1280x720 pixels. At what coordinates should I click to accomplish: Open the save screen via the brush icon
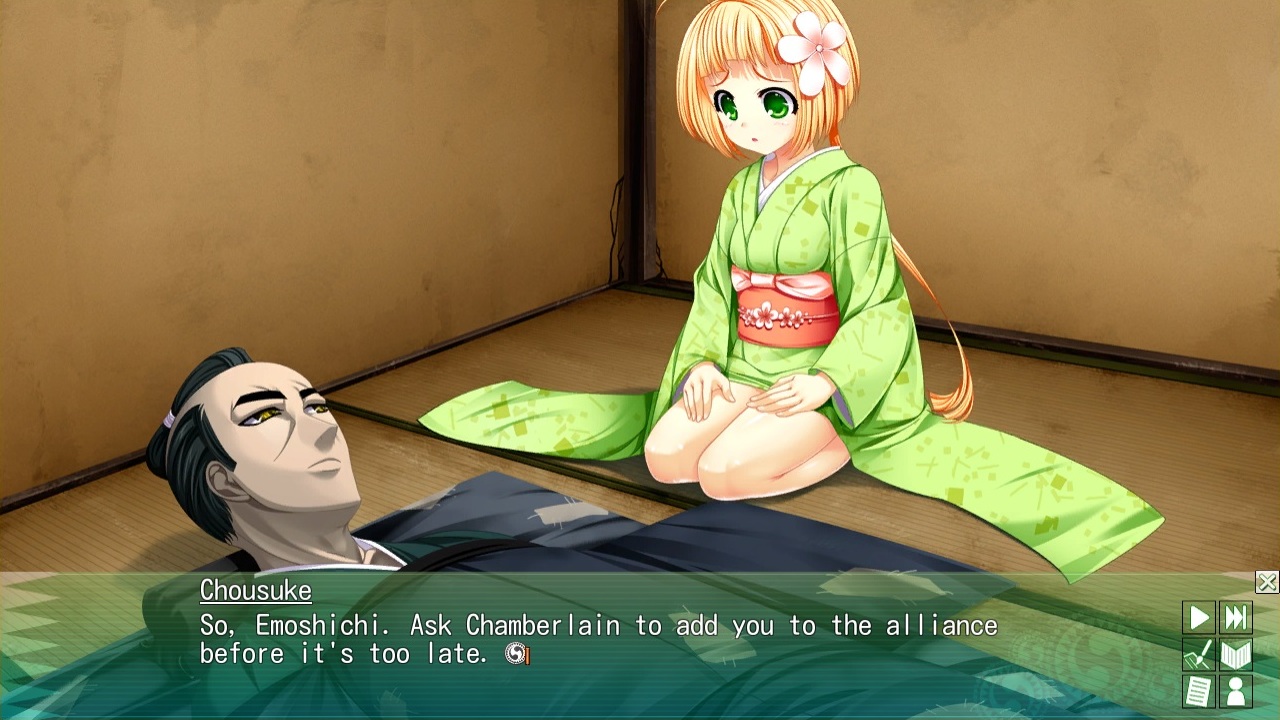tap(1199, 654)
